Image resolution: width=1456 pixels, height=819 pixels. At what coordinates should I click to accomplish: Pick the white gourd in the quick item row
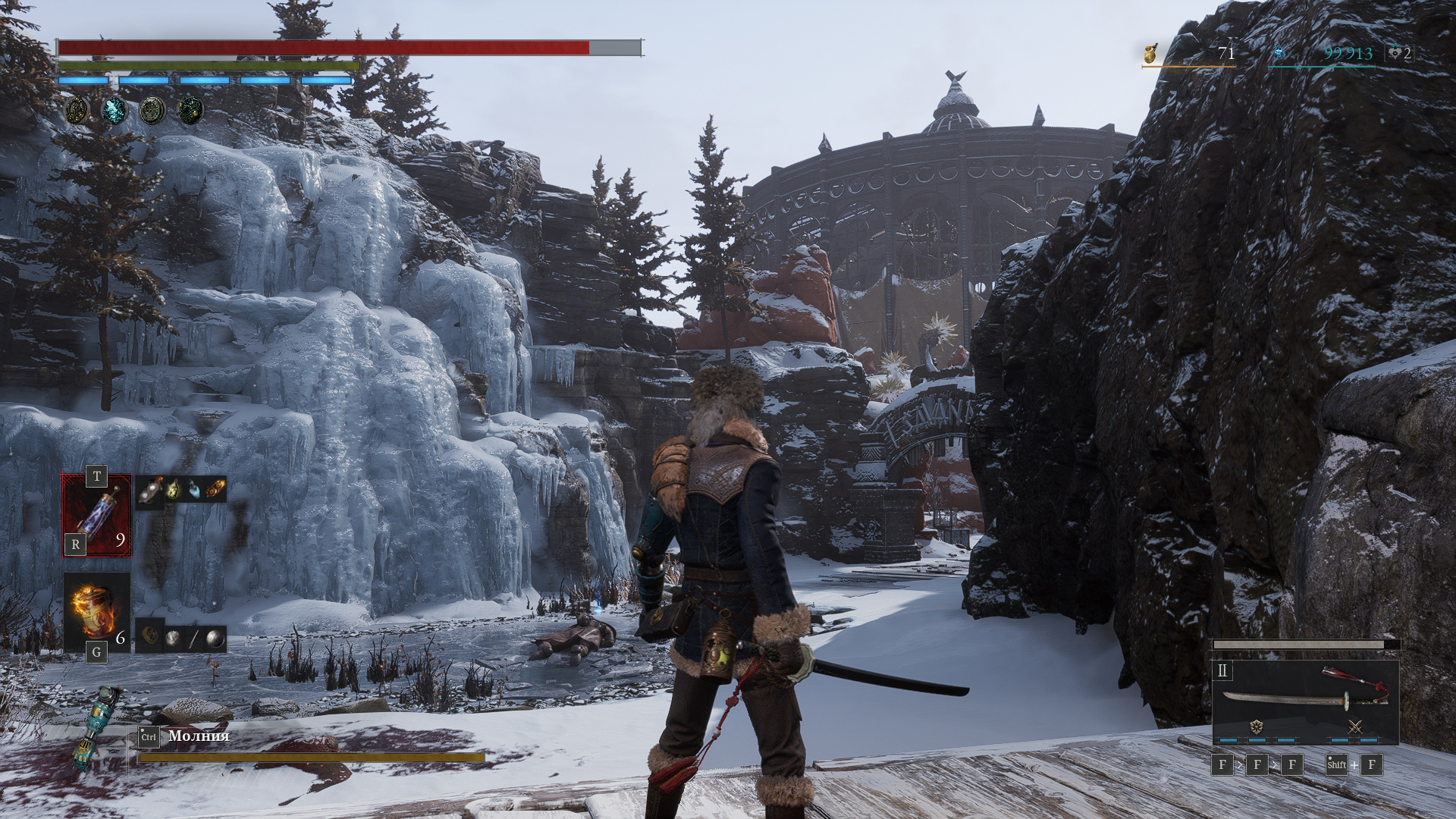click(152, 491)
